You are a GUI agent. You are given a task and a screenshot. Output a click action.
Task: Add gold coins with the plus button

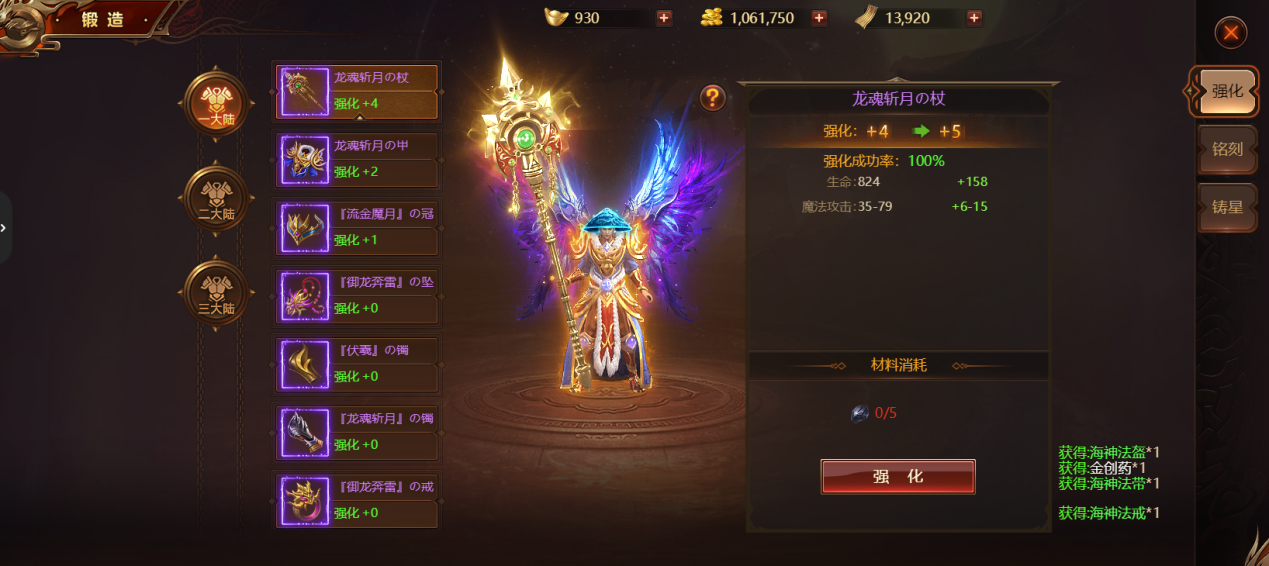[x=819, y=18]
